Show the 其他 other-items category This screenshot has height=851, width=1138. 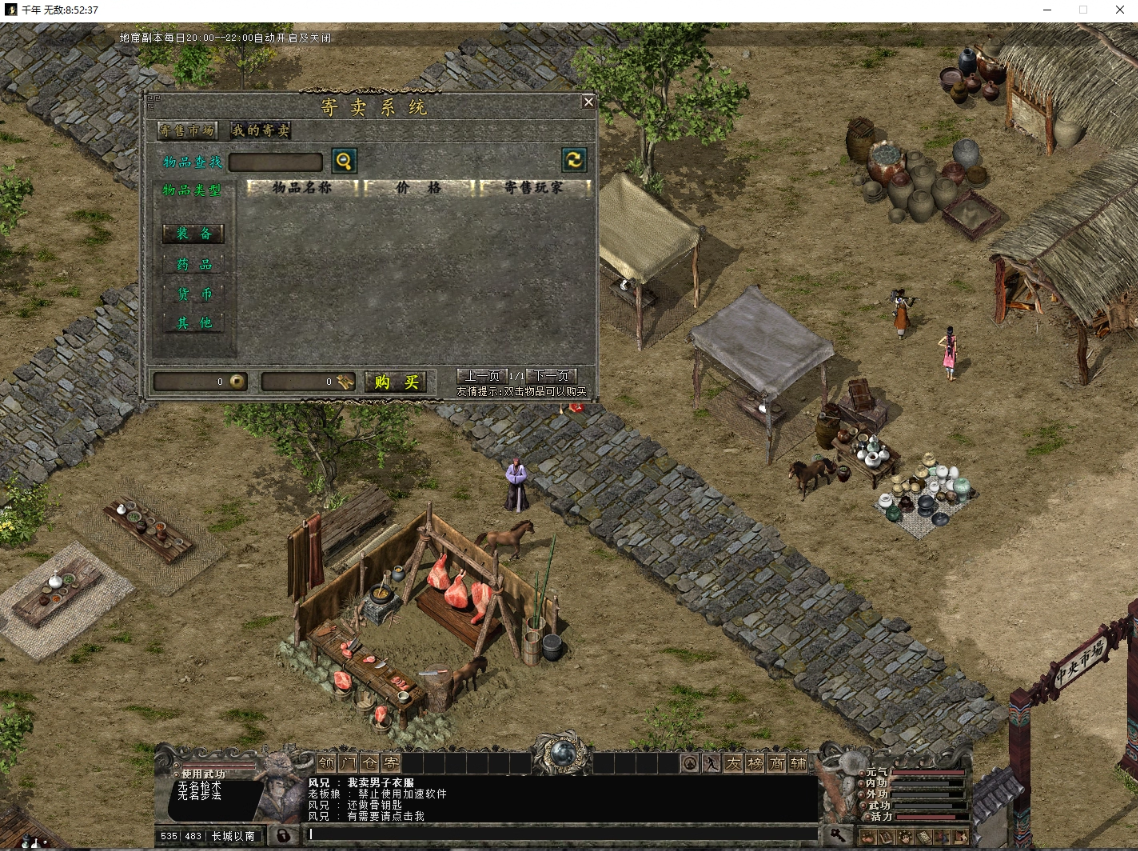[x=194, y=323]
